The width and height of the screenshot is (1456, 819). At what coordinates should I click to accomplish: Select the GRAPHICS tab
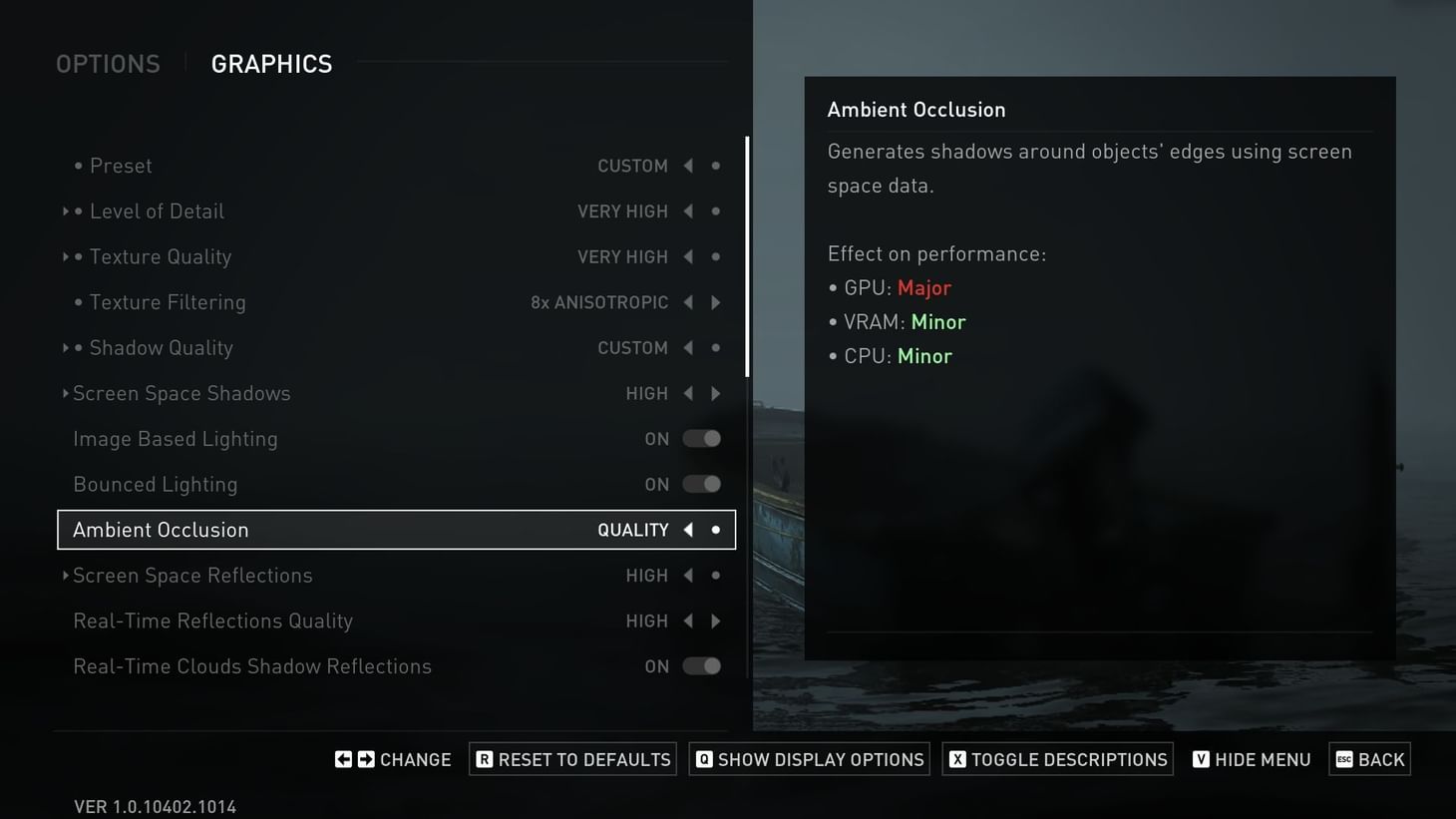click(x=271, y=63)
